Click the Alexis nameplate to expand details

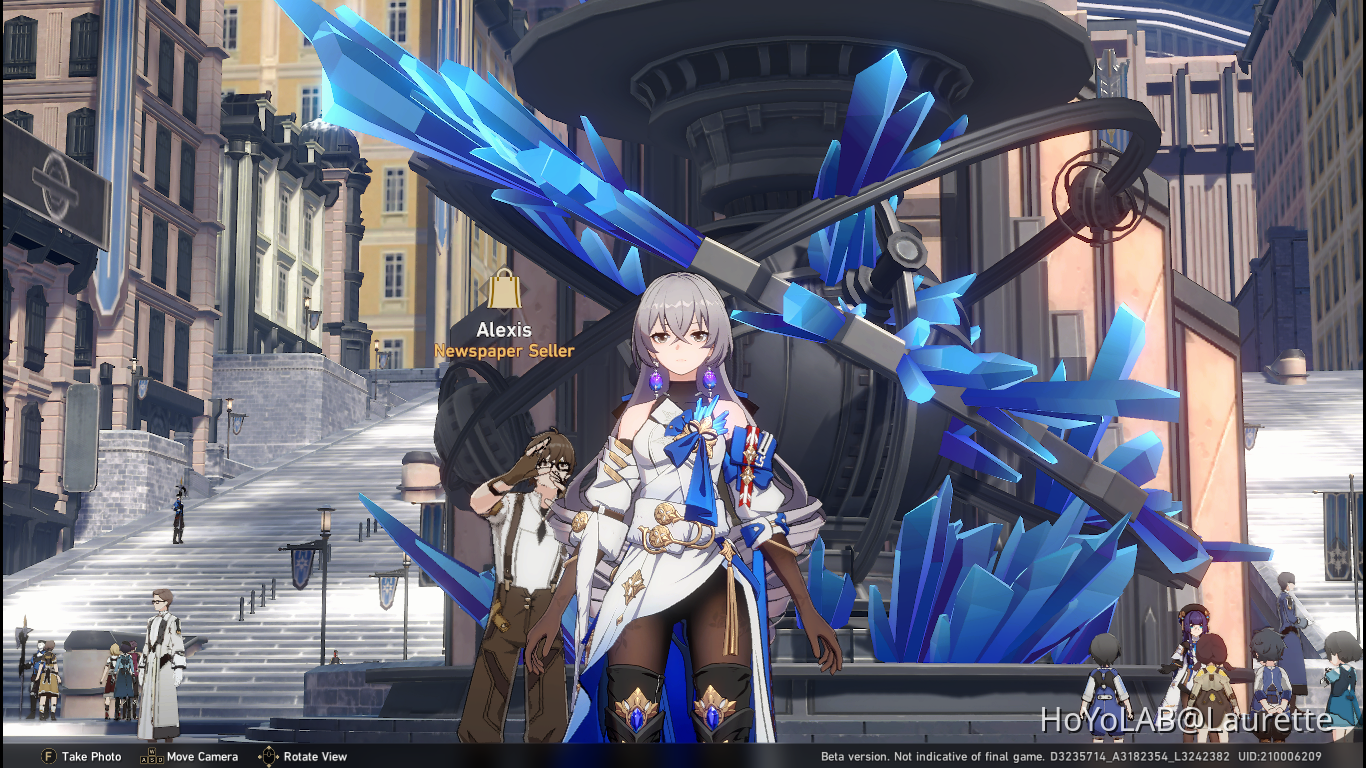(504, 330)
